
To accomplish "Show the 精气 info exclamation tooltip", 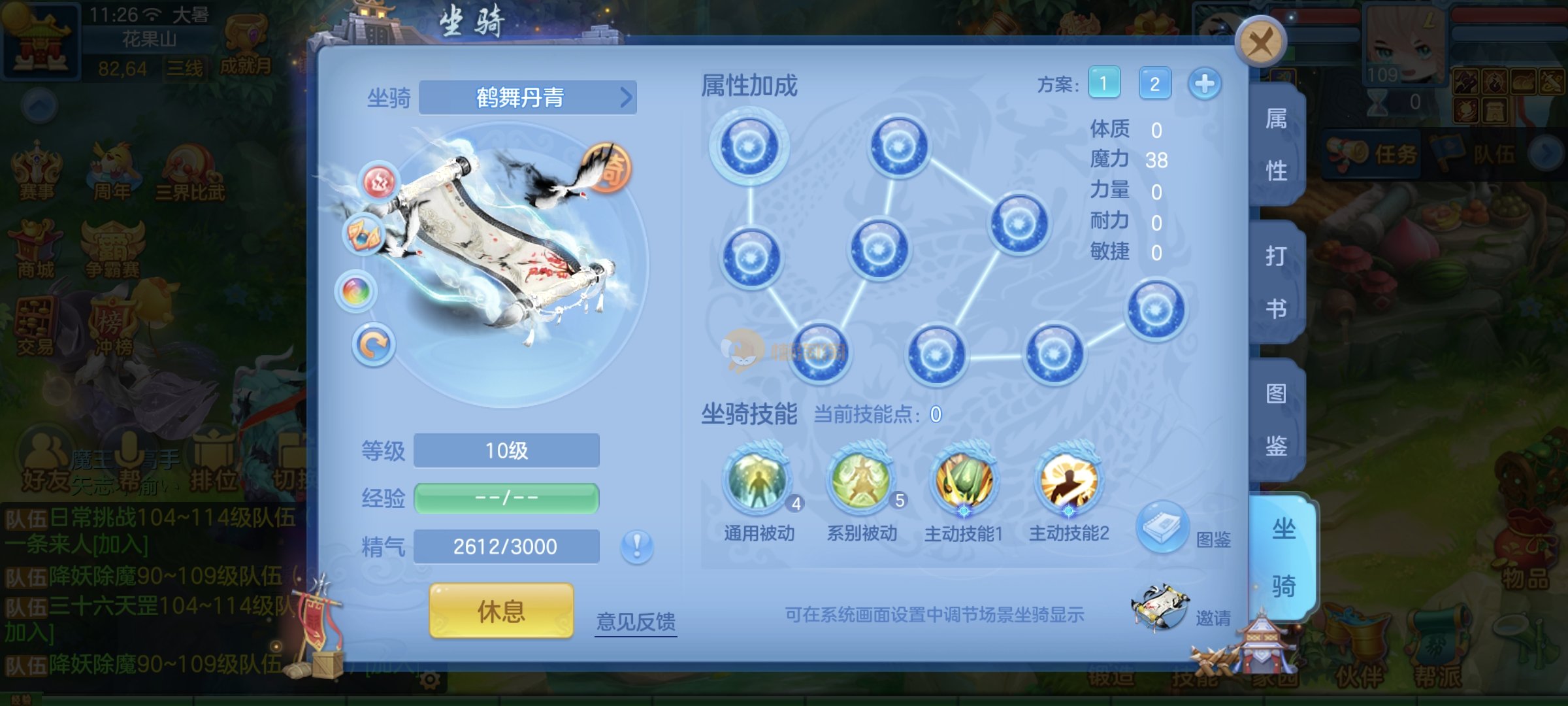I will pyautogui.click(x=637, y=545).
